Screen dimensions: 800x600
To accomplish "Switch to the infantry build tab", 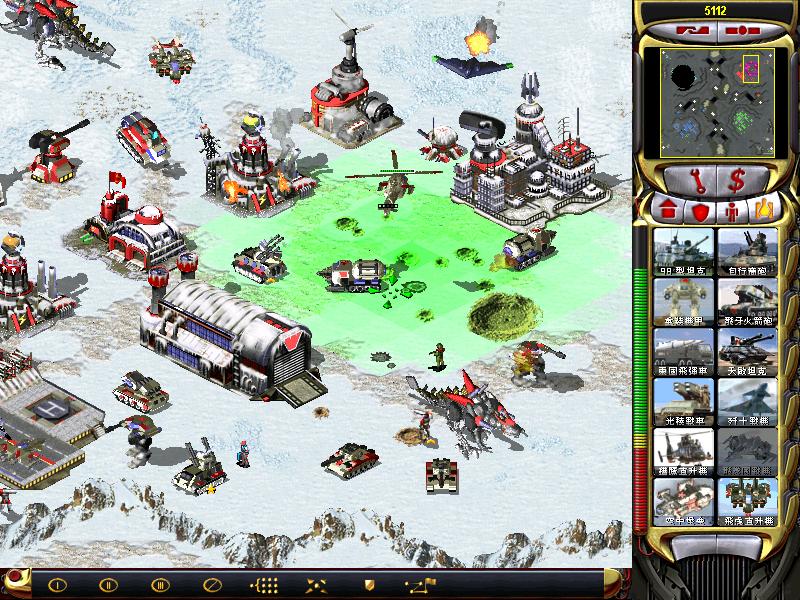I will [731, 212].
